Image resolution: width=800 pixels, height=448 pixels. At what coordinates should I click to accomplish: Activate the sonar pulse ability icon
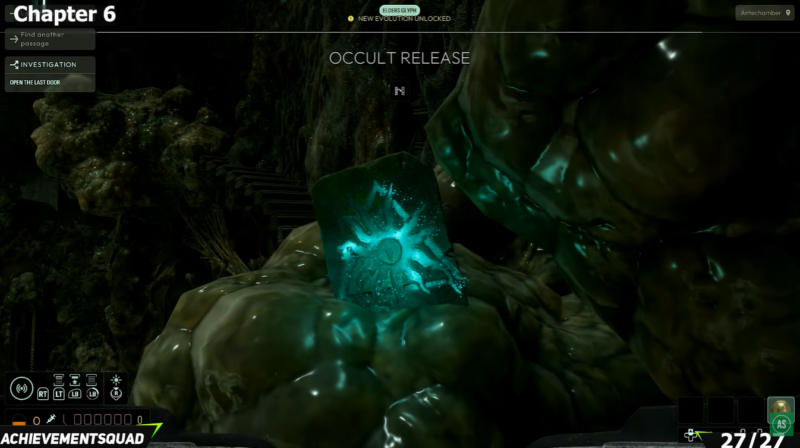pos(22,387)
